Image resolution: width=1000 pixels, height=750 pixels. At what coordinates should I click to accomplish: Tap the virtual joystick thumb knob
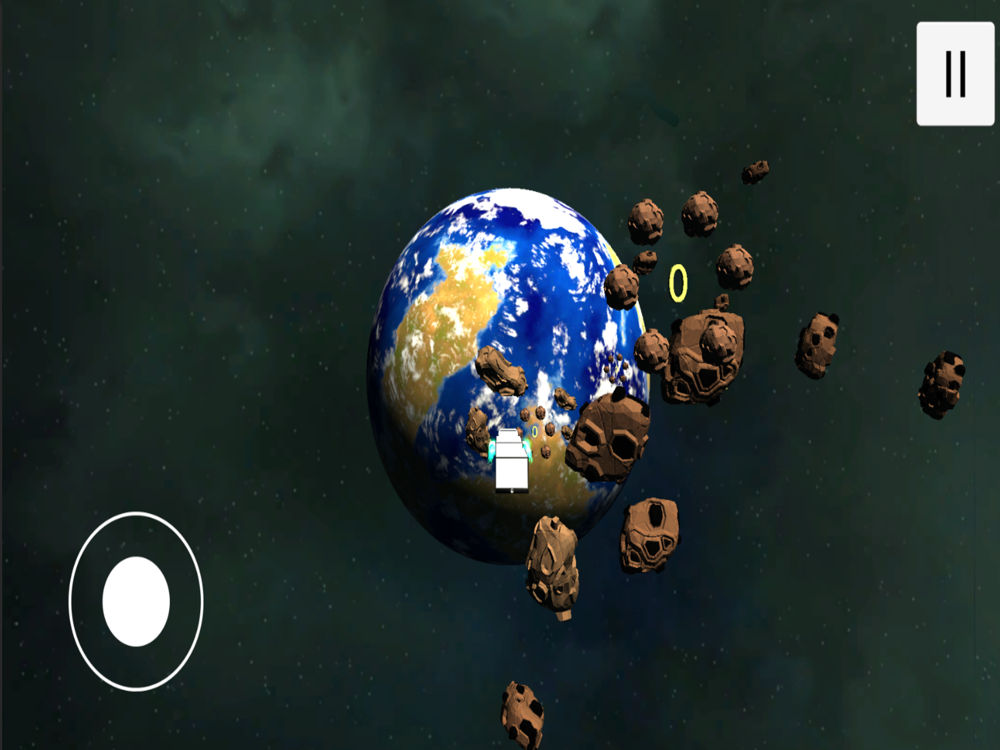[136, 601]
